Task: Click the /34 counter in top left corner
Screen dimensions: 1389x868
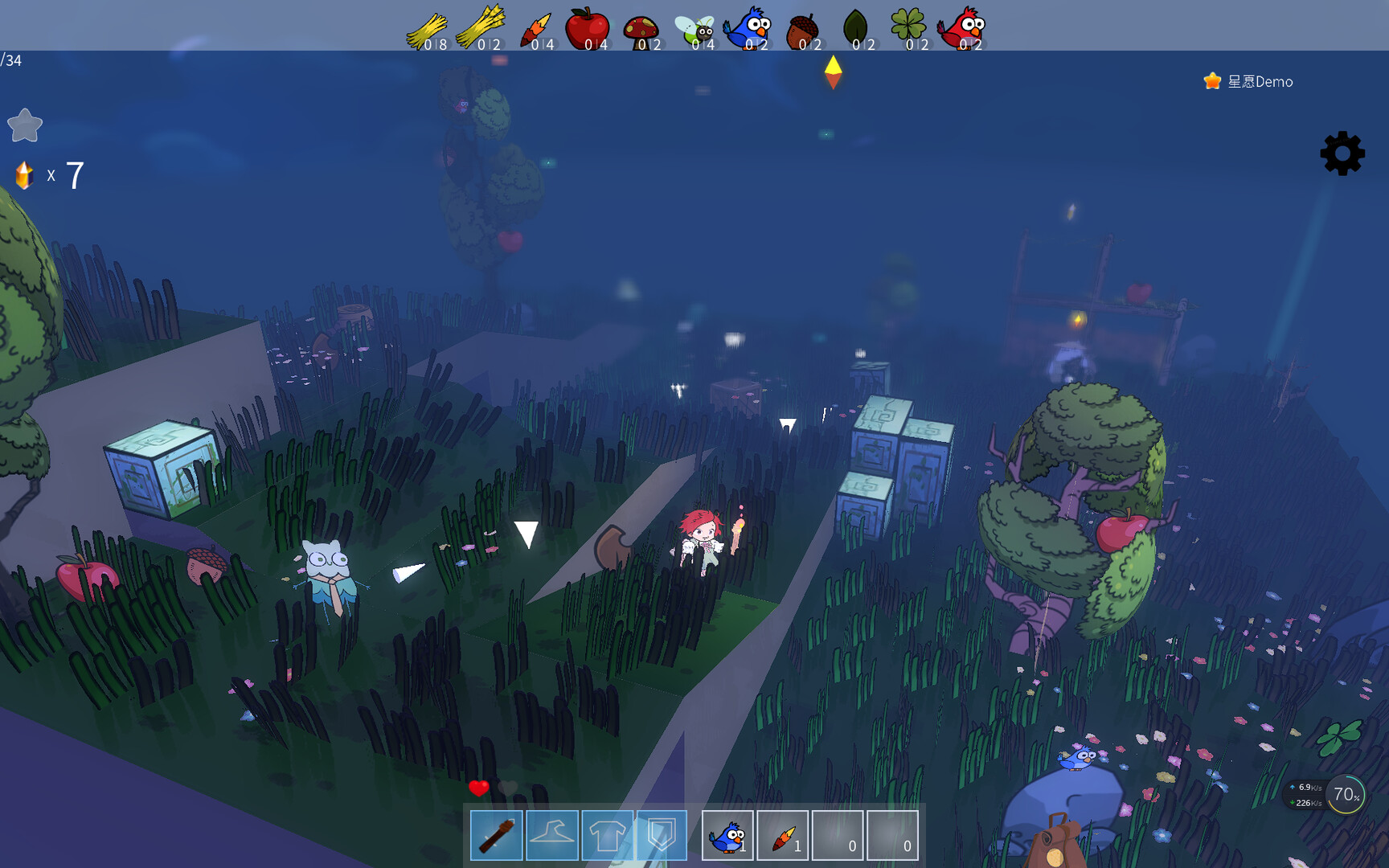Action: 10,58
